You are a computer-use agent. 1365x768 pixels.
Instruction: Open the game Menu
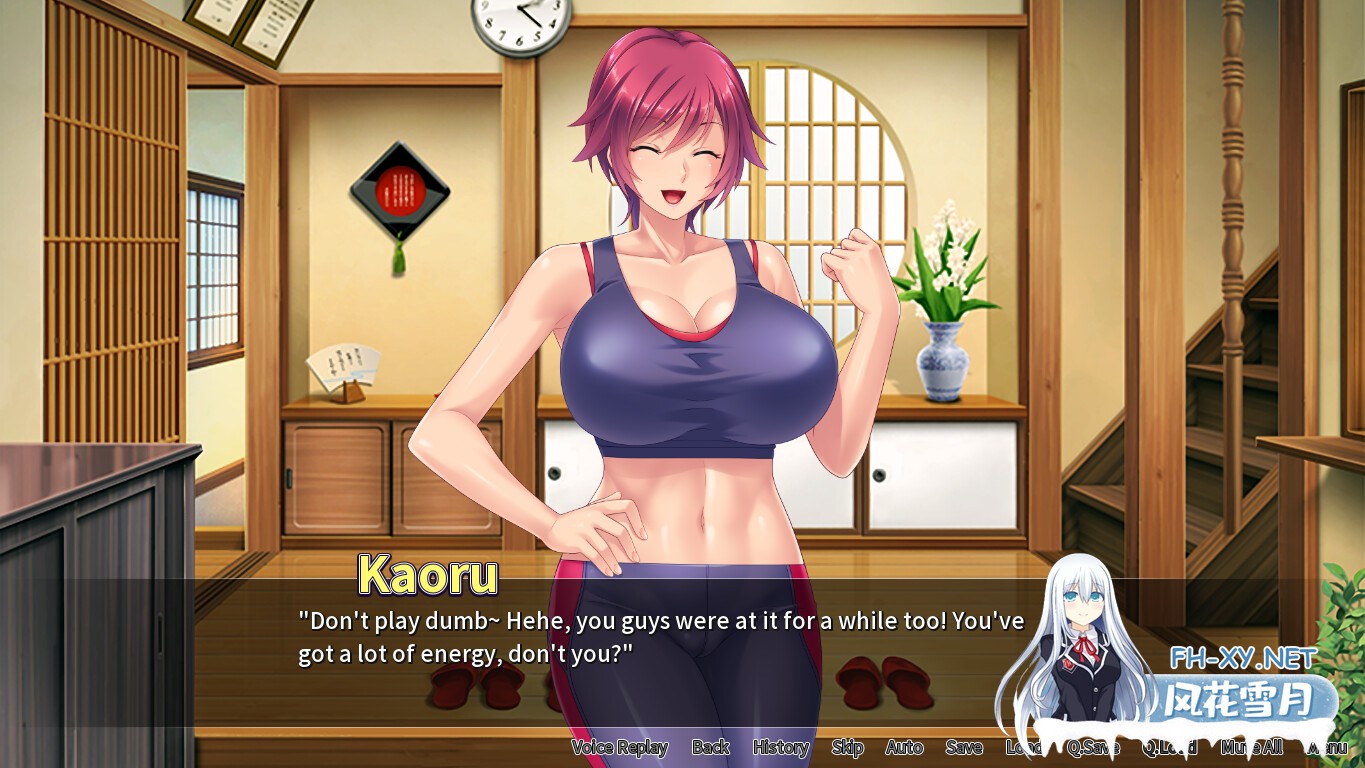pyautogui.click(x=1327, y=747)
